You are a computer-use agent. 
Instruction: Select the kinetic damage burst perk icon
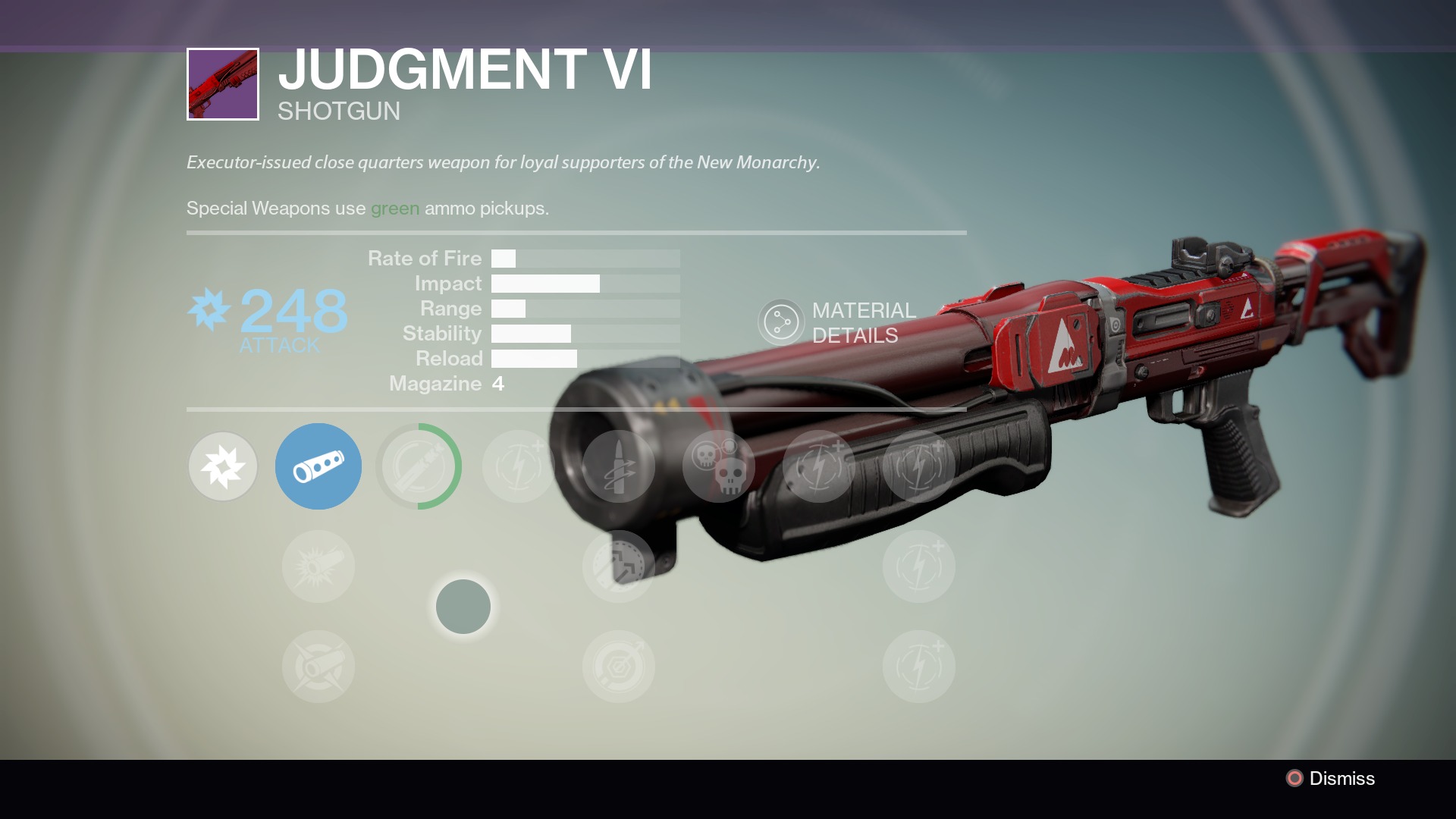tap(222, 466)
